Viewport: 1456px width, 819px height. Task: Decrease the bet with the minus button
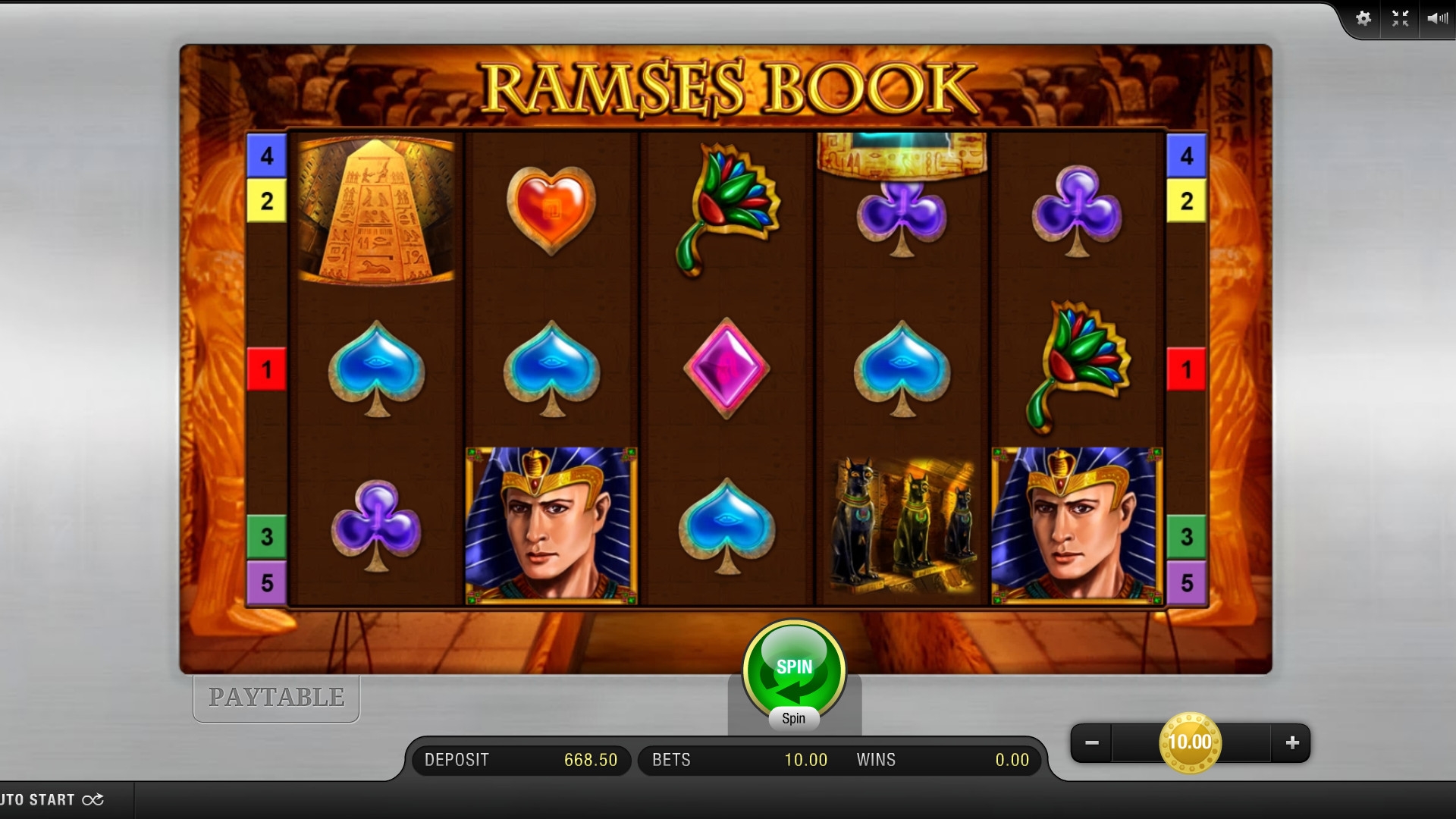1092,743
